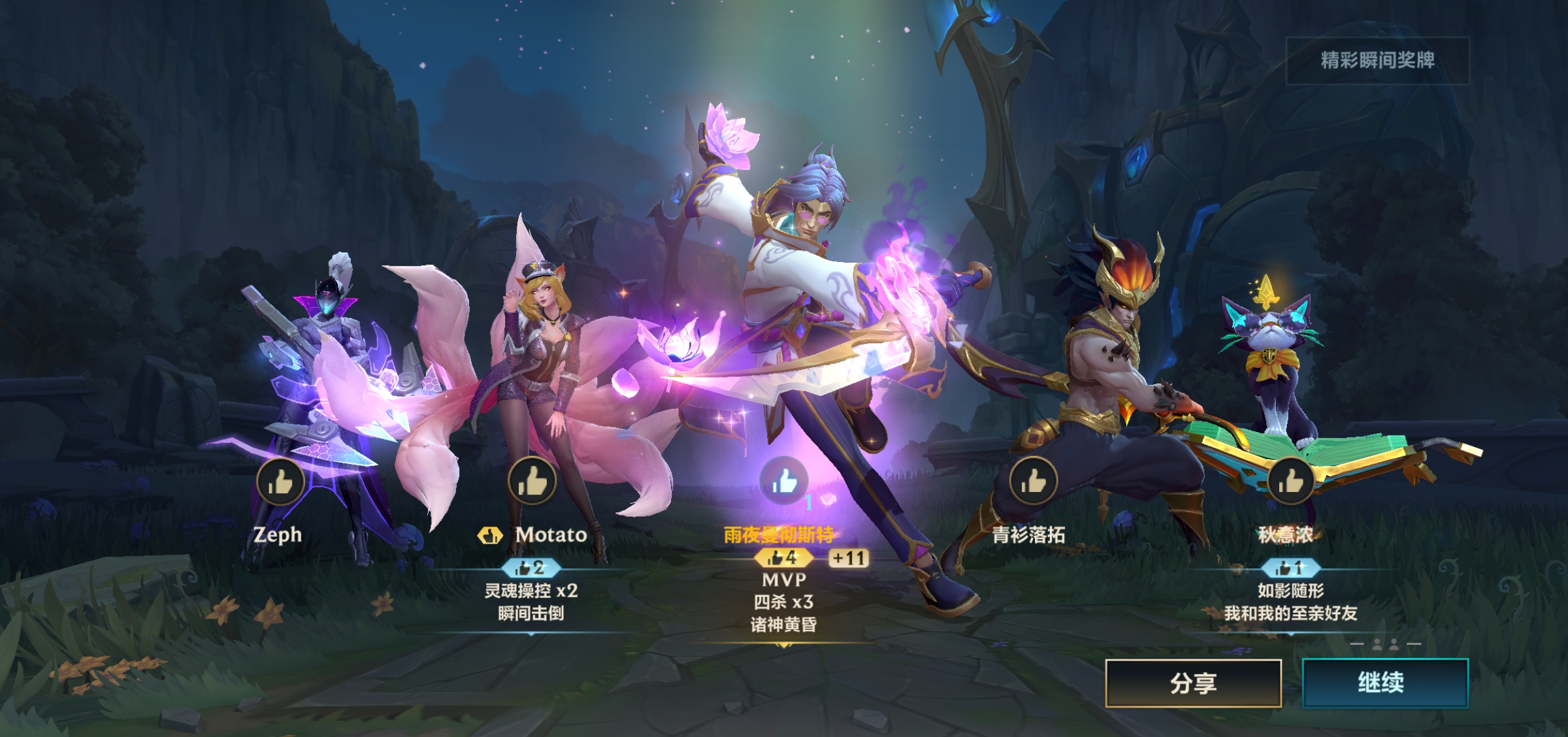1568x737 pixels.
Task: Open the 精彩瞬间奖牌 highlights medal panel
Action: click(1377, 61)
